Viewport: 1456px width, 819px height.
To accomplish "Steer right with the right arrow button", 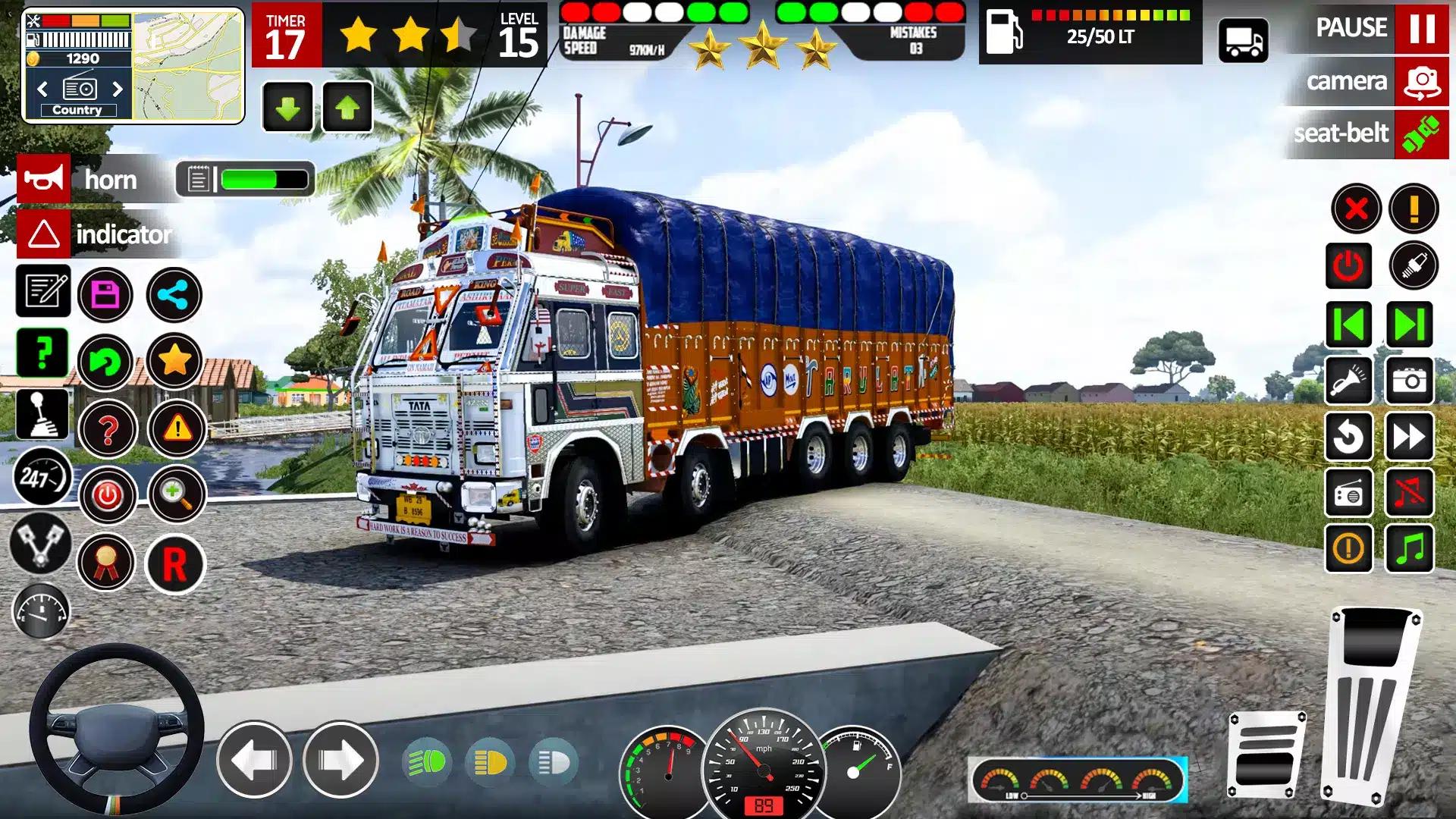I will tap(340, 760).
